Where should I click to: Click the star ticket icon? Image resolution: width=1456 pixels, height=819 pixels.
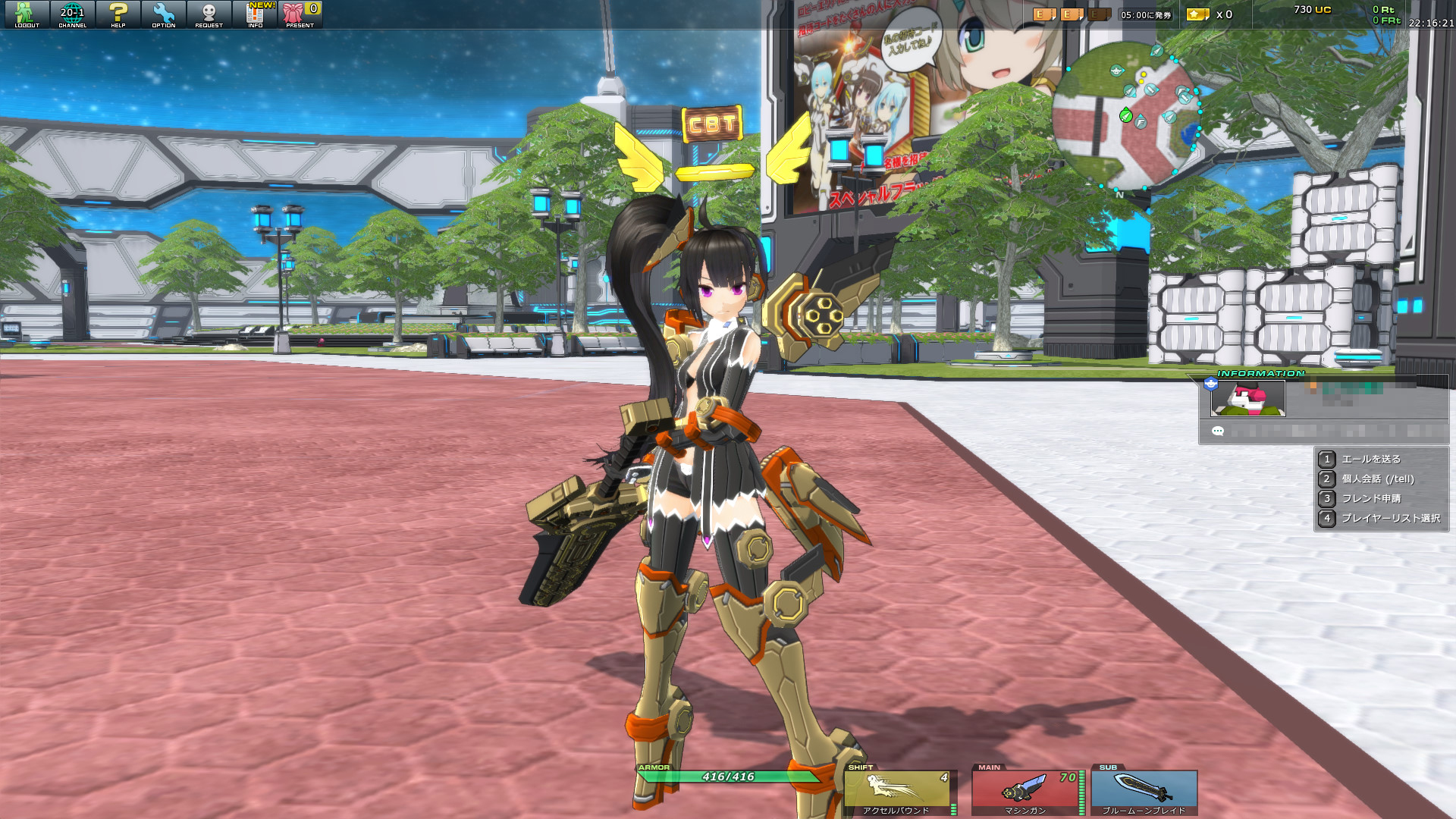pyautogui.click(x=1197, y=14)
